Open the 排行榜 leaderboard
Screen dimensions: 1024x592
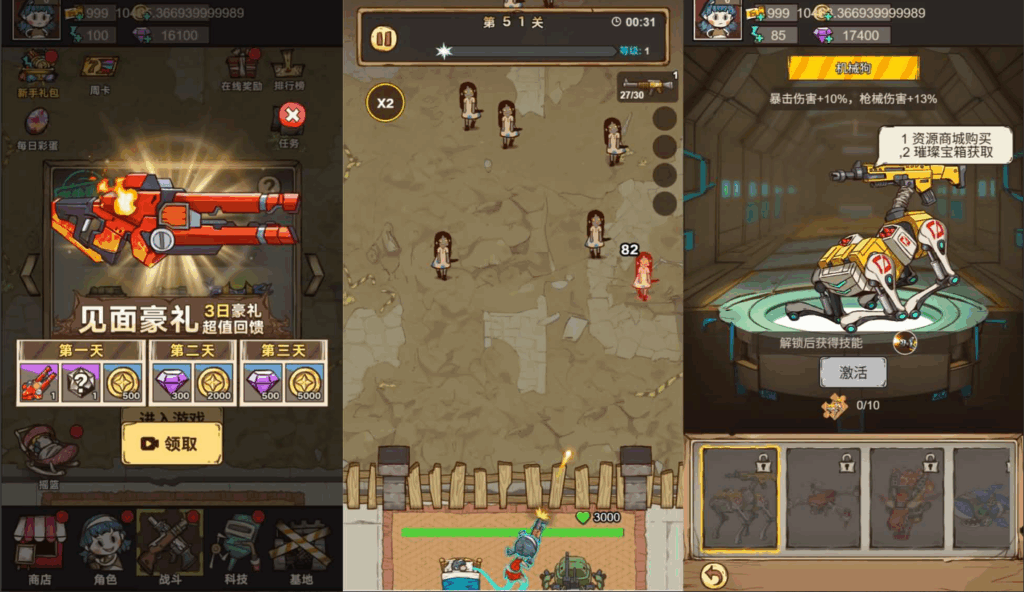(x=289, y=70)
